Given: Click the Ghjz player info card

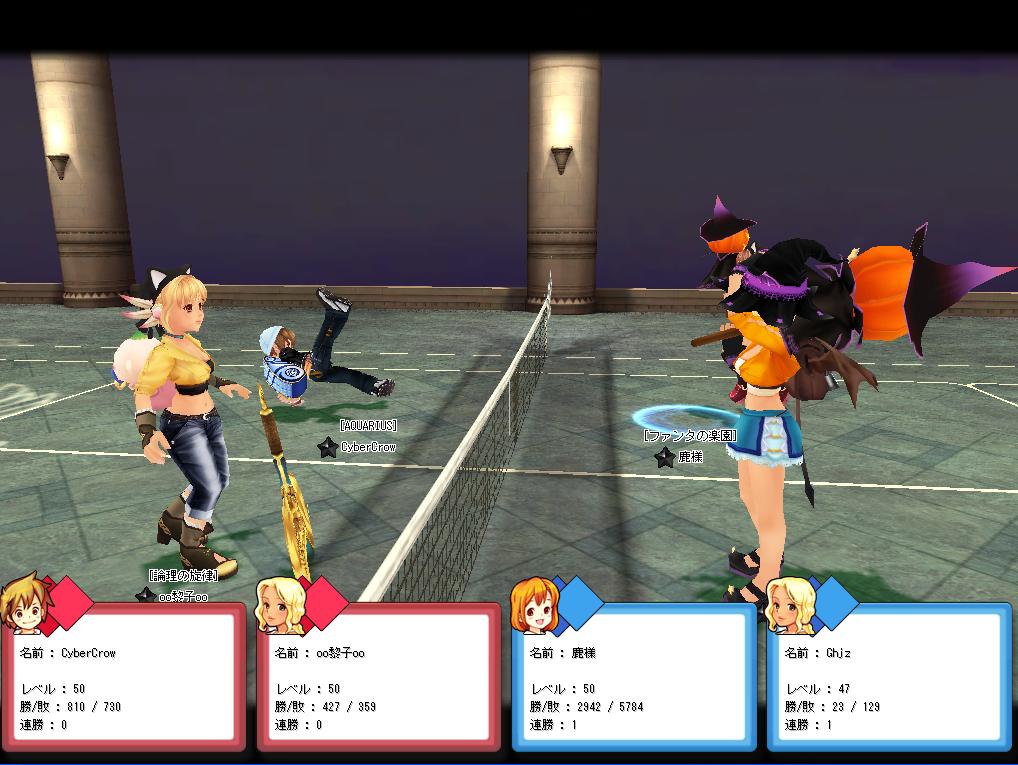Looking at the screenshot, I should (889, 680).
